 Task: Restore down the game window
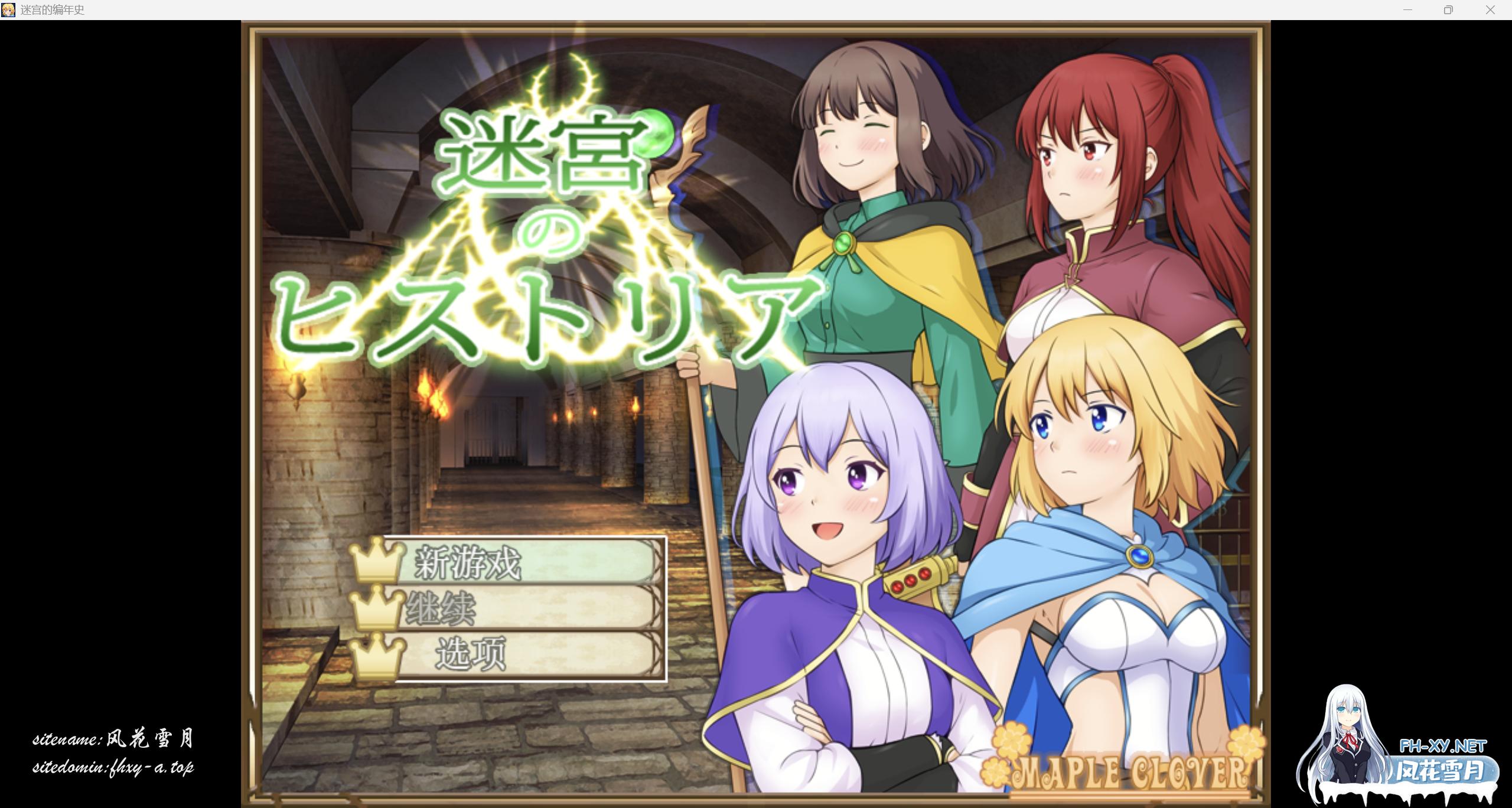pos(1448,10)
